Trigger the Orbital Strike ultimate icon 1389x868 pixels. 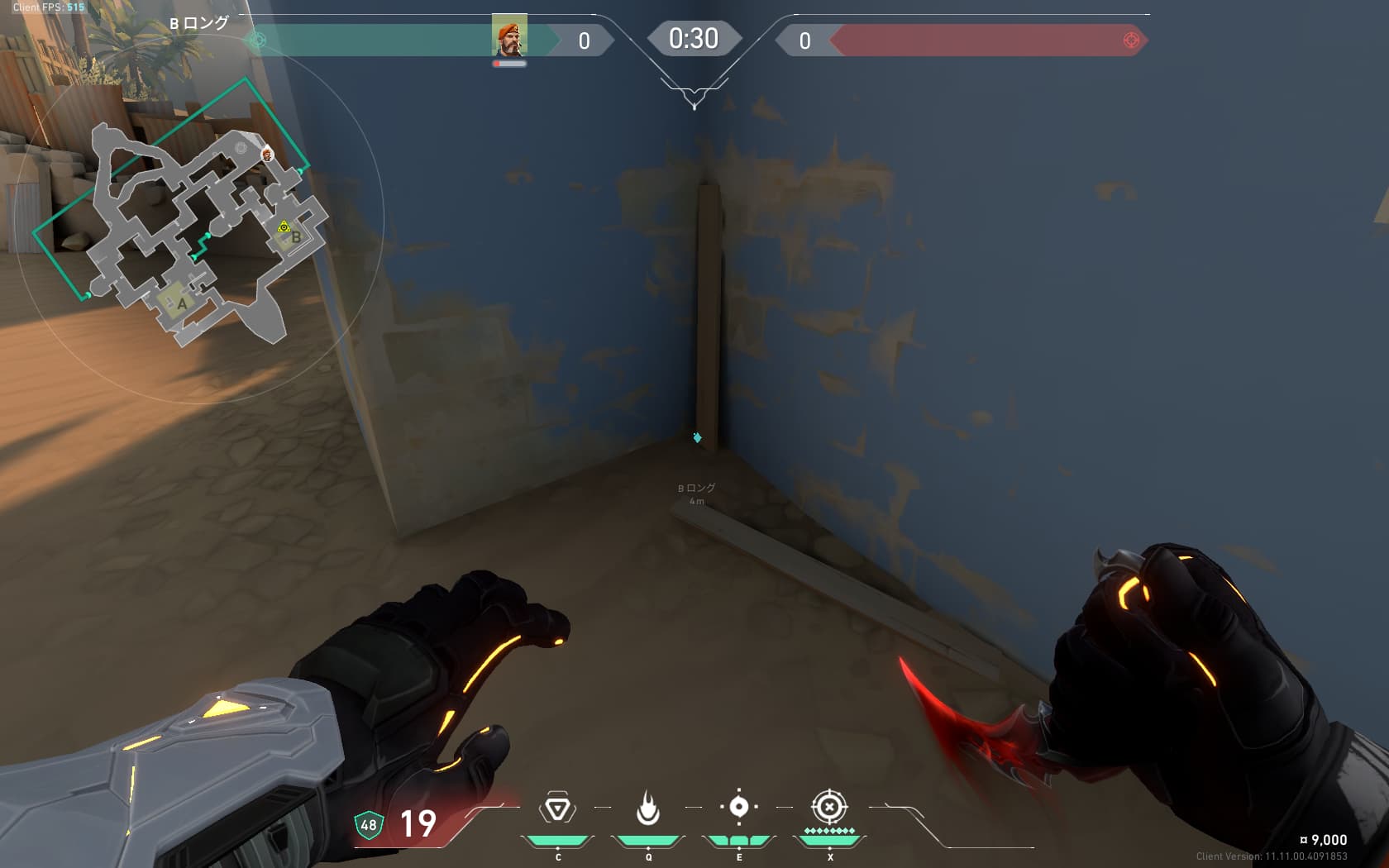829,807
